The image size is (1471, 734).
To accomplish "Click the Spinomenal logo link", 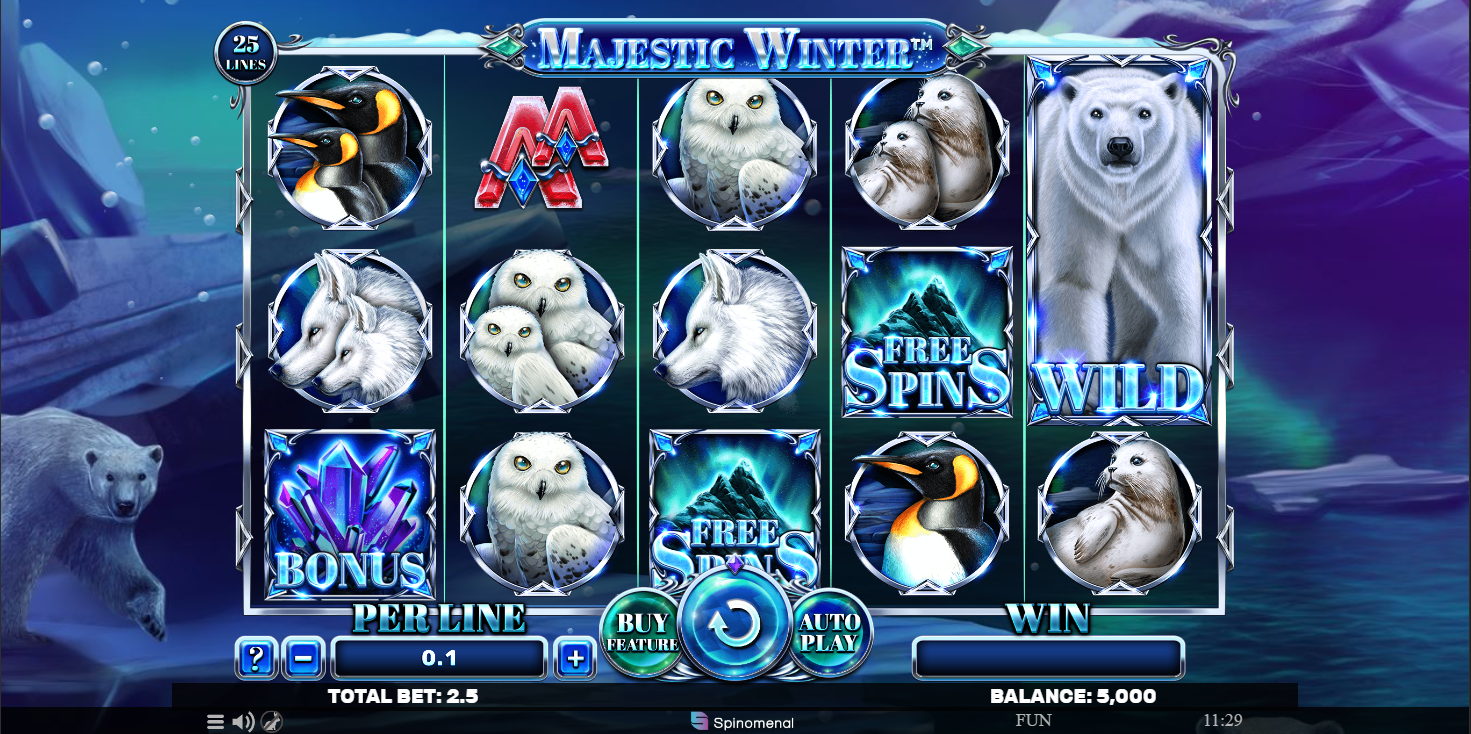I will coord(743,721).
